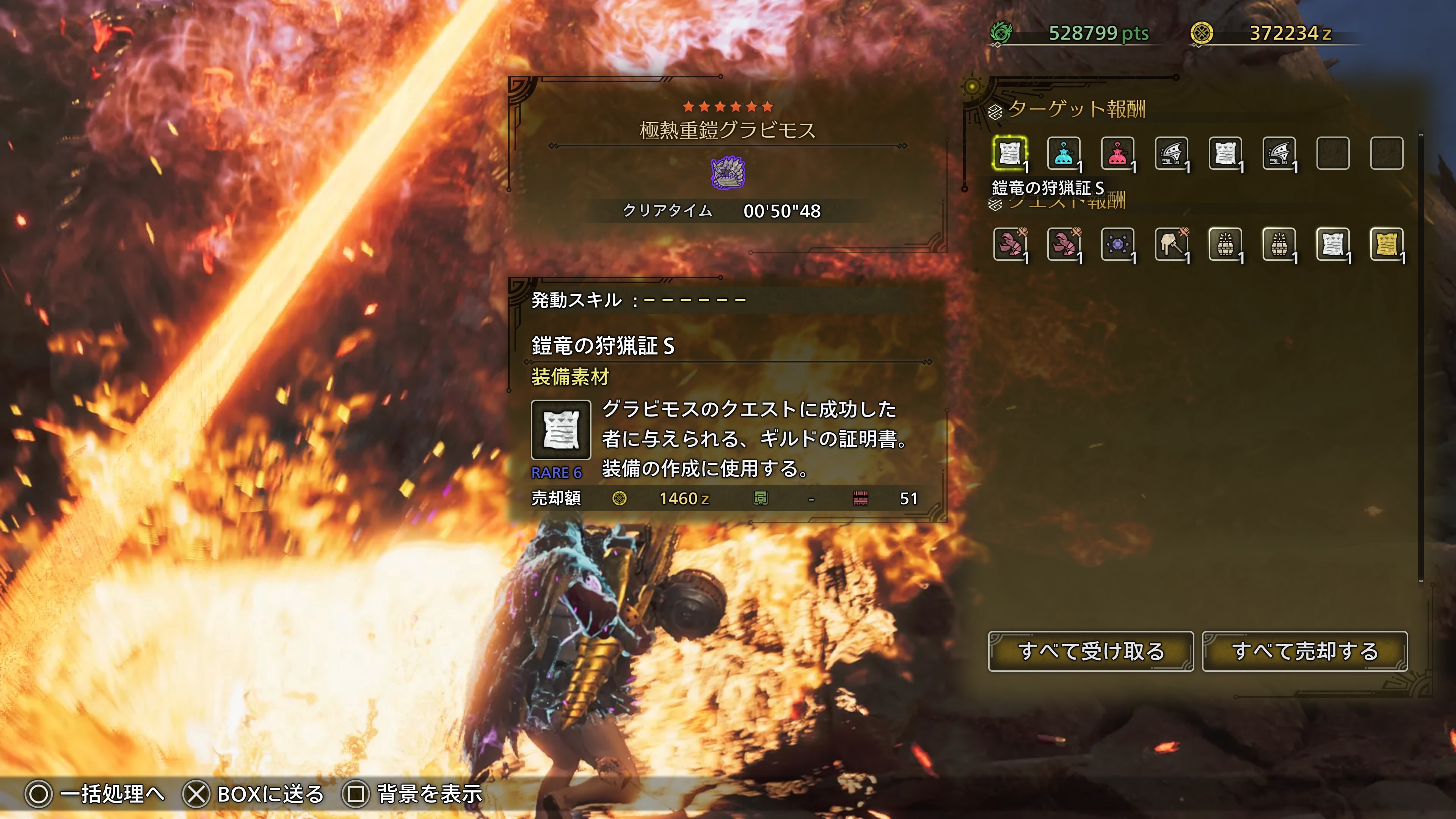Select the pale hammer-shaped reward item
The image size is (1456, 819).
click(x=1171, y=244)
